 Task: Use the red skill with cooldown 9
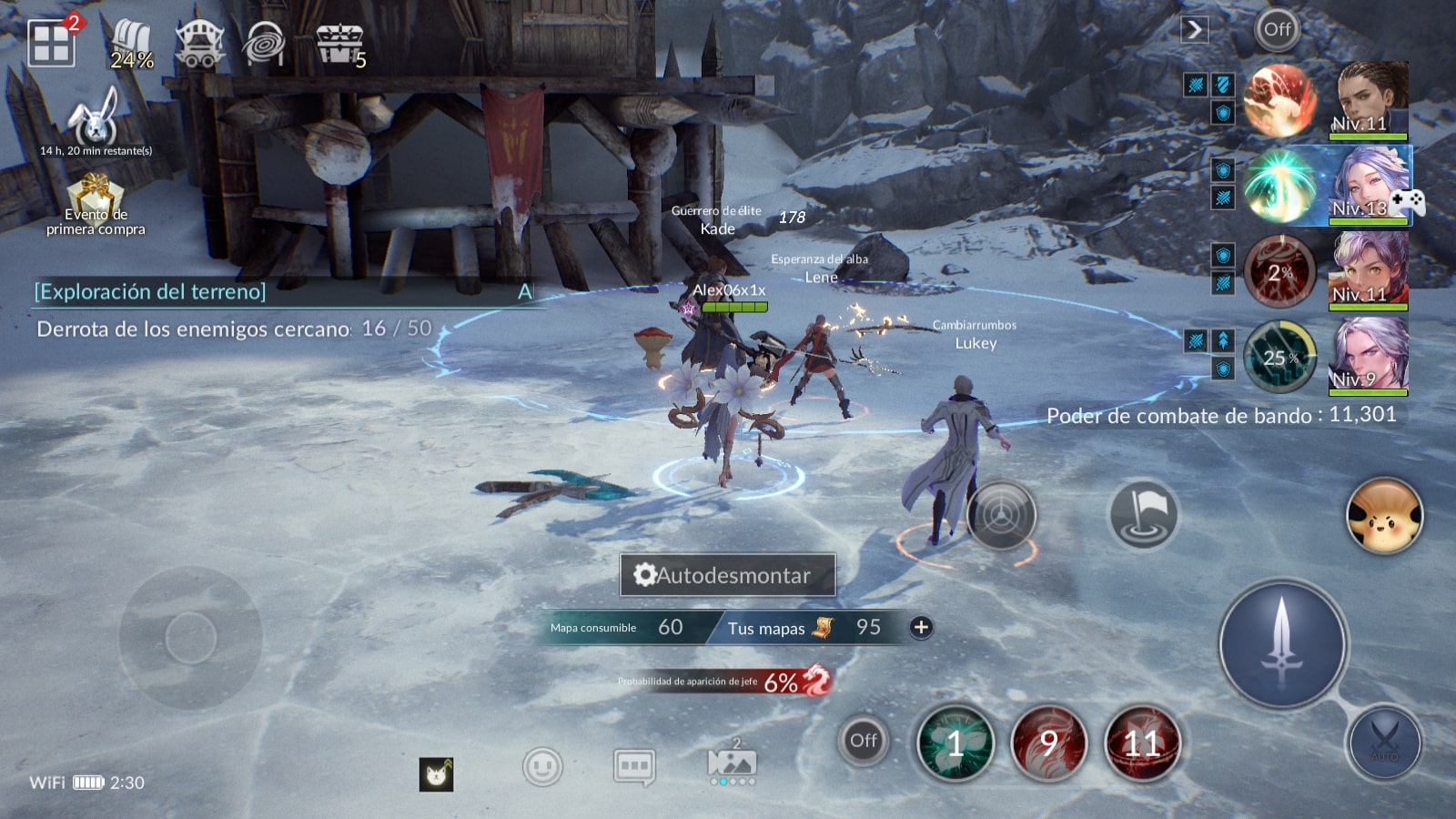pos(1048,743)
